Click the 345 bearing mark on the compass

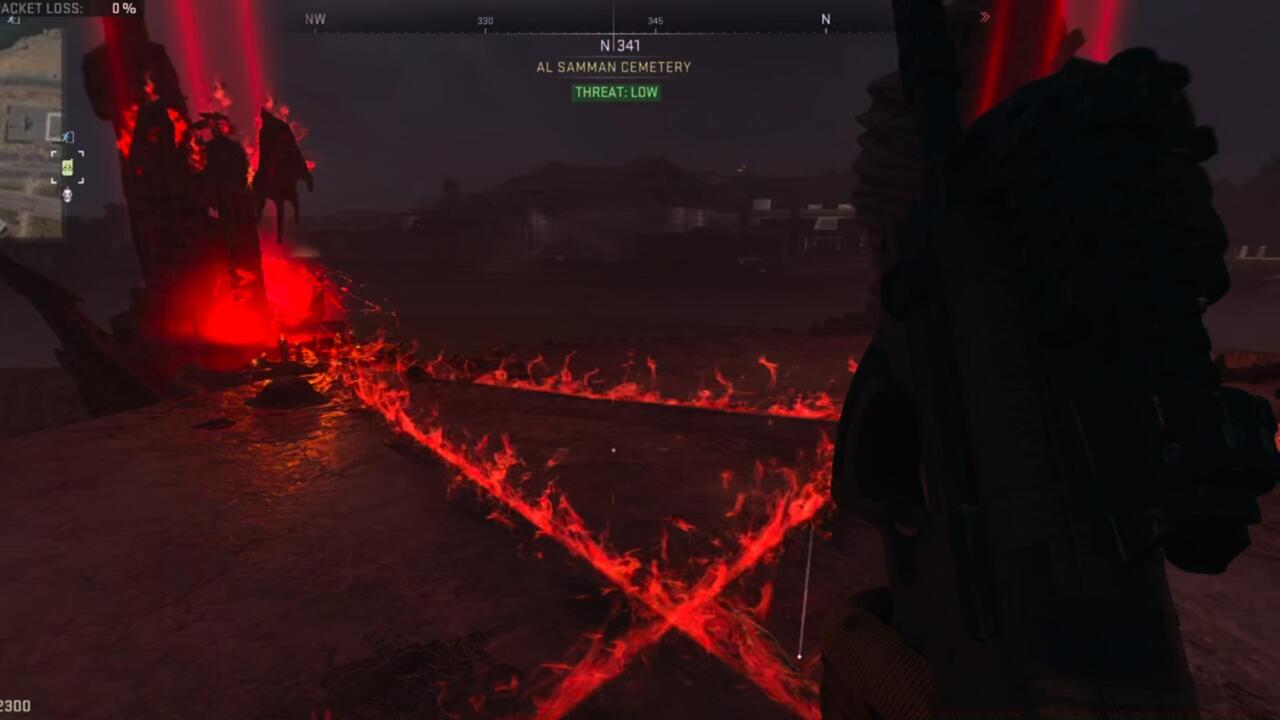click(656, 20)
